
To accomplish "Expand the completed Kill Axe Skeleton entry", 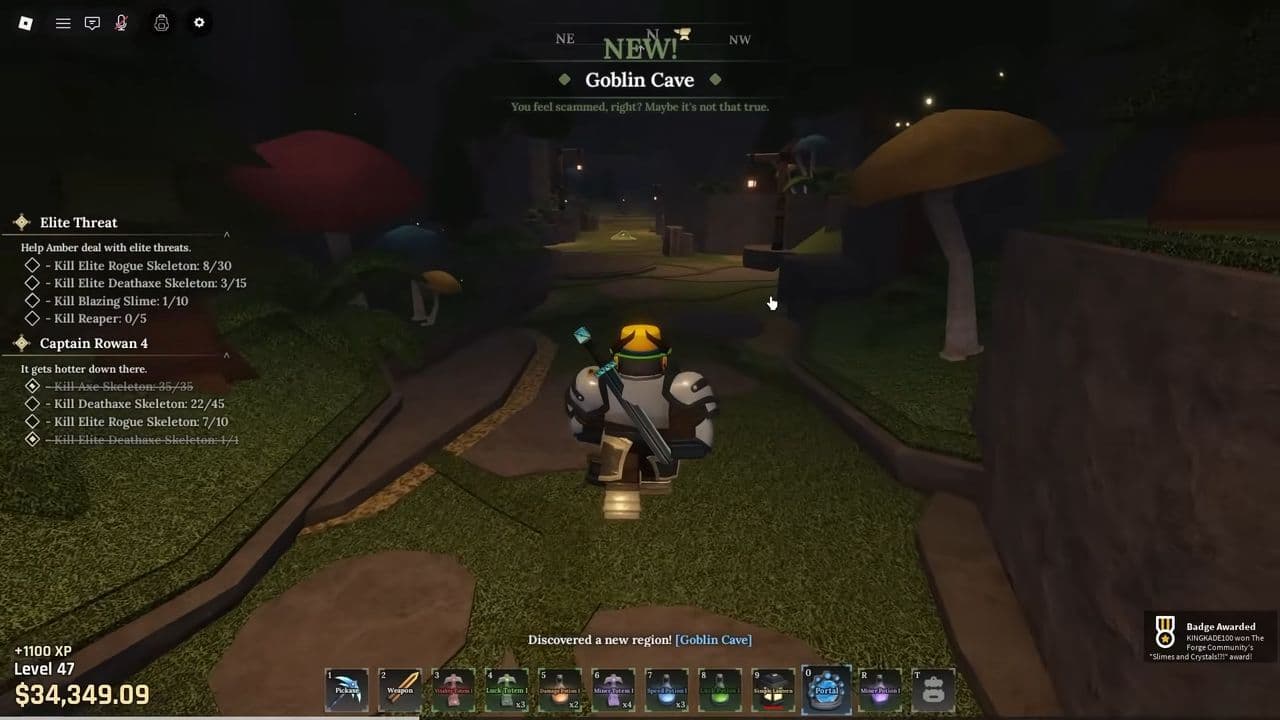I will click(x=31, y=386).
